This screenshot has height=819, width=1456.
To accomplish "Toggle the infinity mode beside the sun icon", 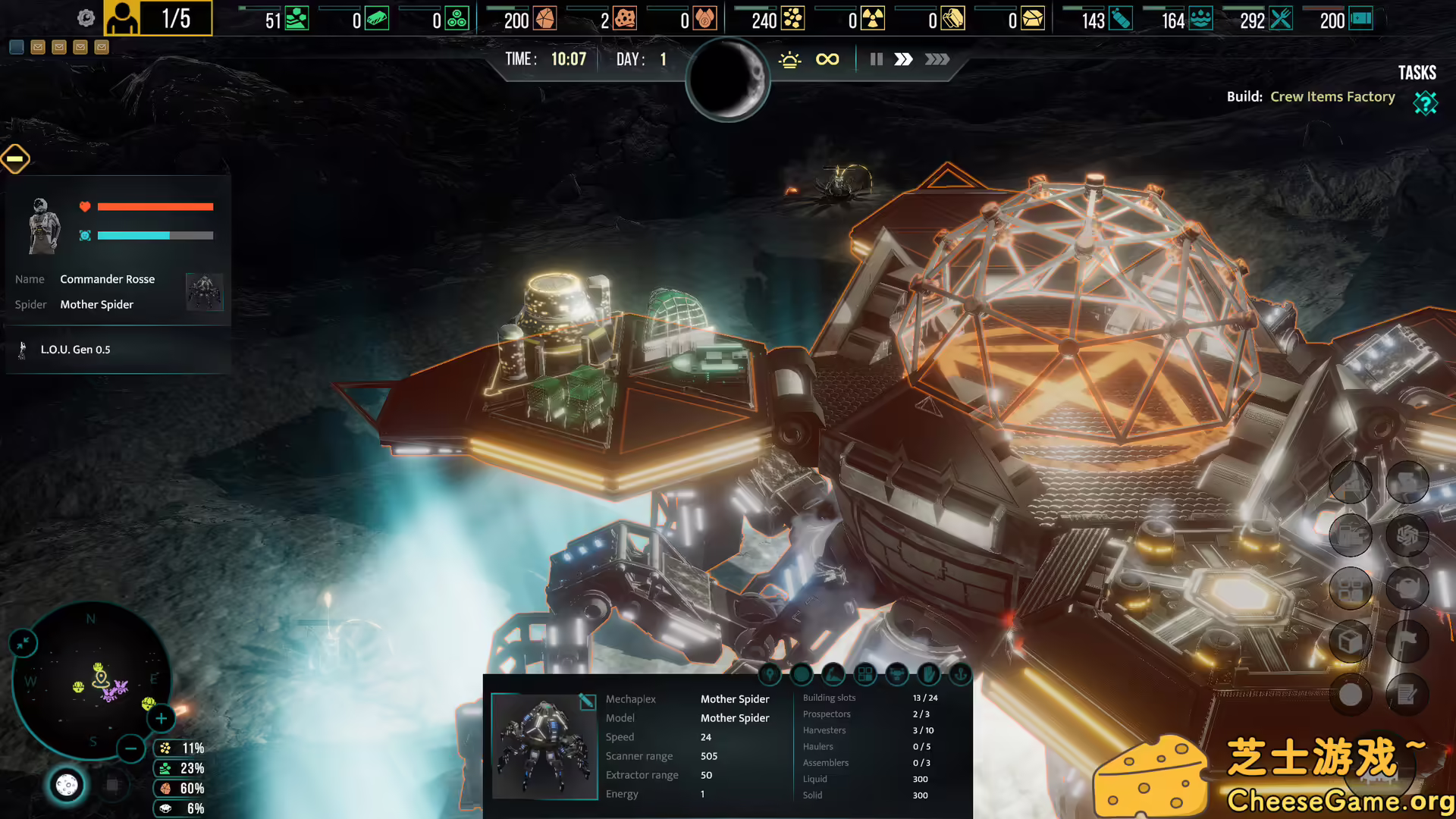I will point(827,59).
